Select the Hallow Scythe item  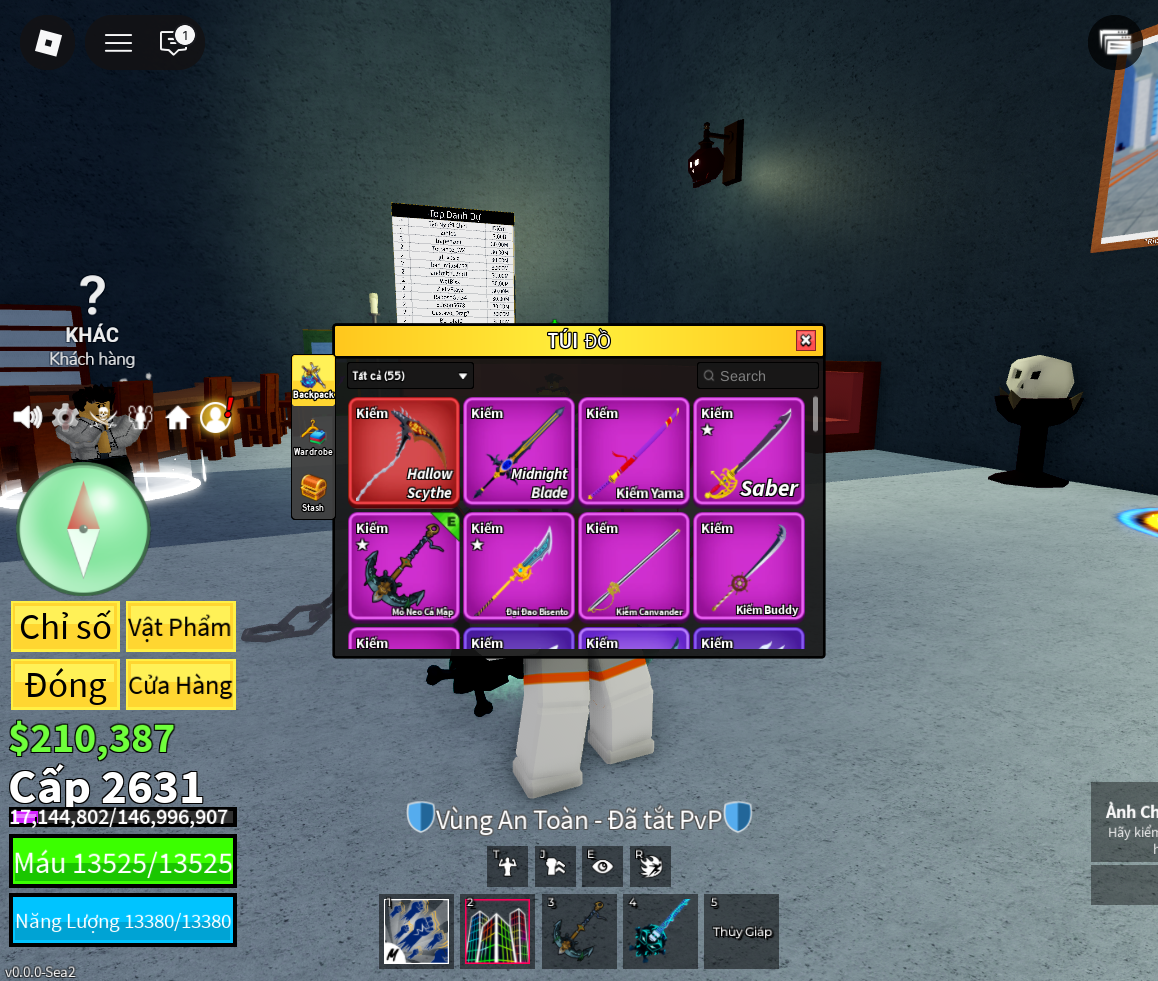[x=404, y=452]
